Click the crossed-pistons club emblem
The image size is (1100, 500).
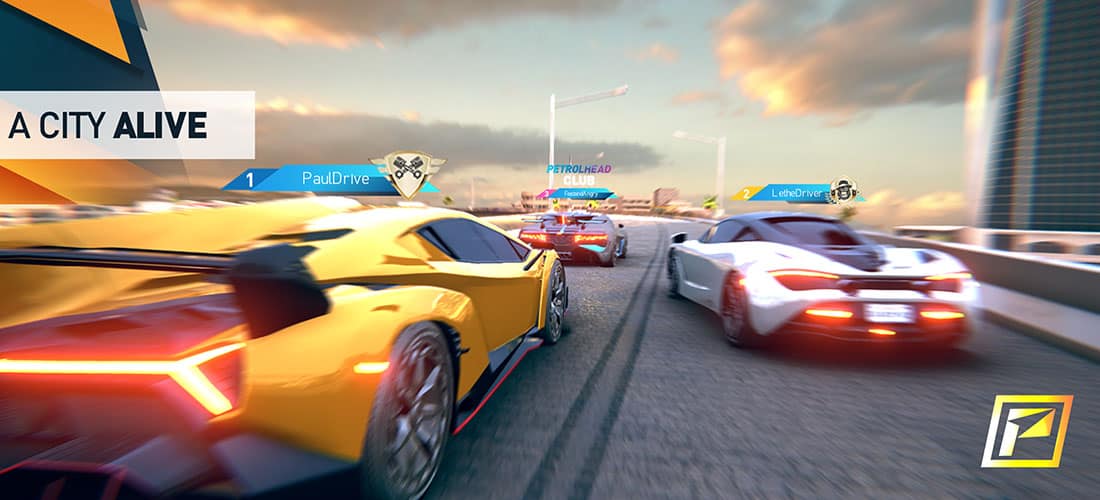pyautogui.click(x=407, y=172)
